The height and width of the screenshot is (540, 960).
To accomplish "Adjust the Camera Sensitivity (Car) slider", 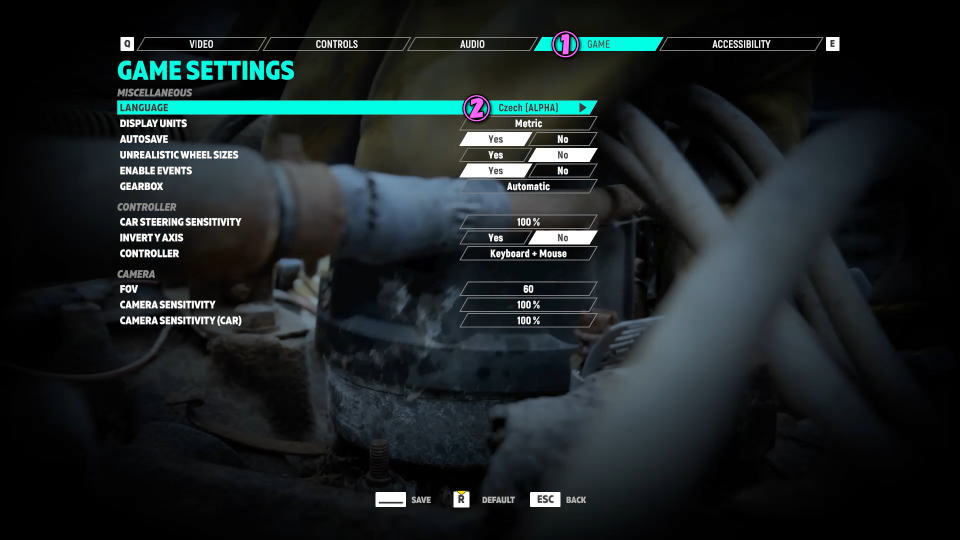I will coord(528,321).
